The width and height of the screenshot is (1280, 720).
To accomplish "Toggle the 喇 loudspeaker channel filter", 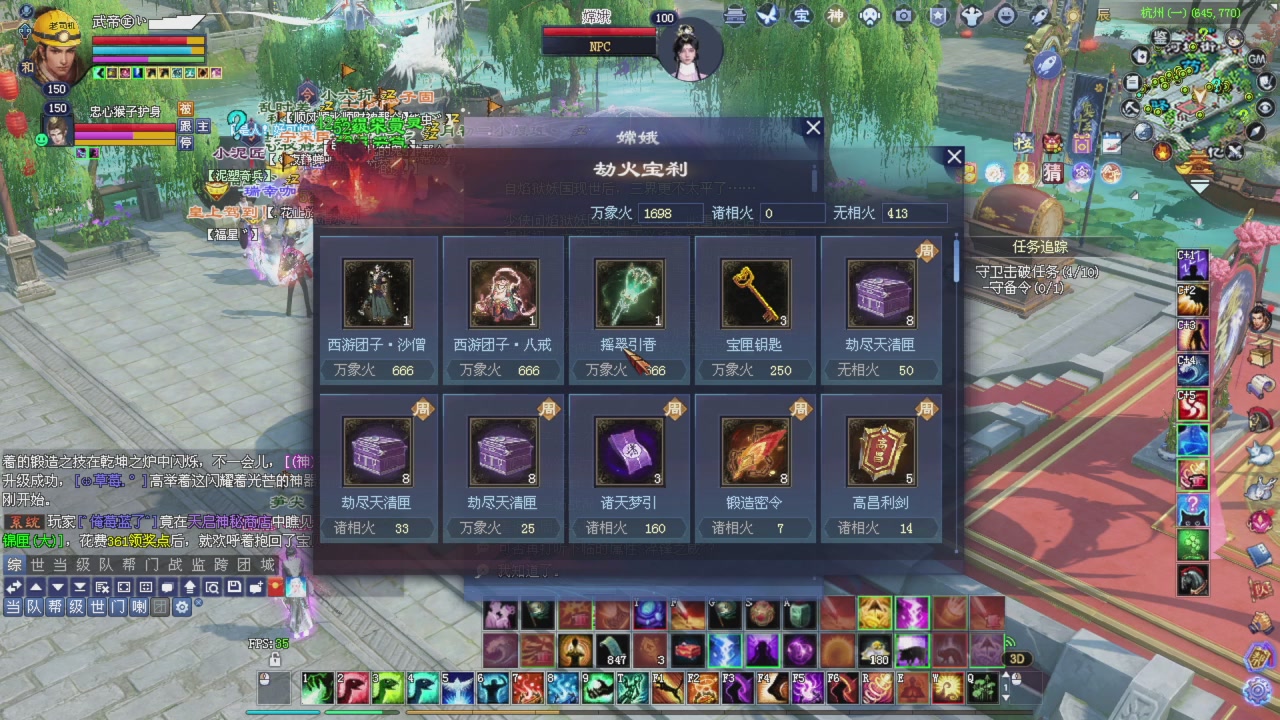I will point(138,606).
